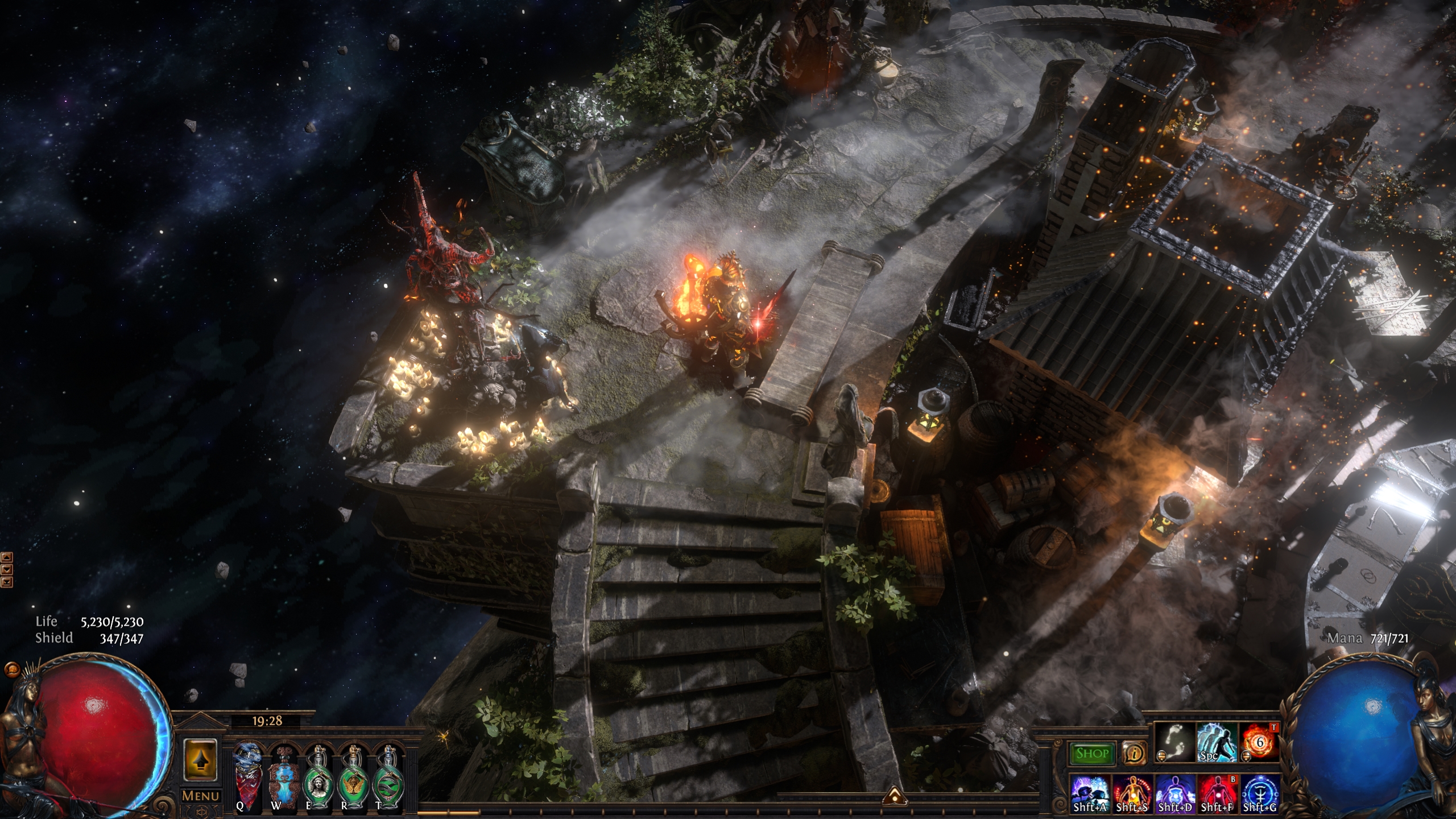
Task: Open the green Shop button
Action: [1091, 754]
